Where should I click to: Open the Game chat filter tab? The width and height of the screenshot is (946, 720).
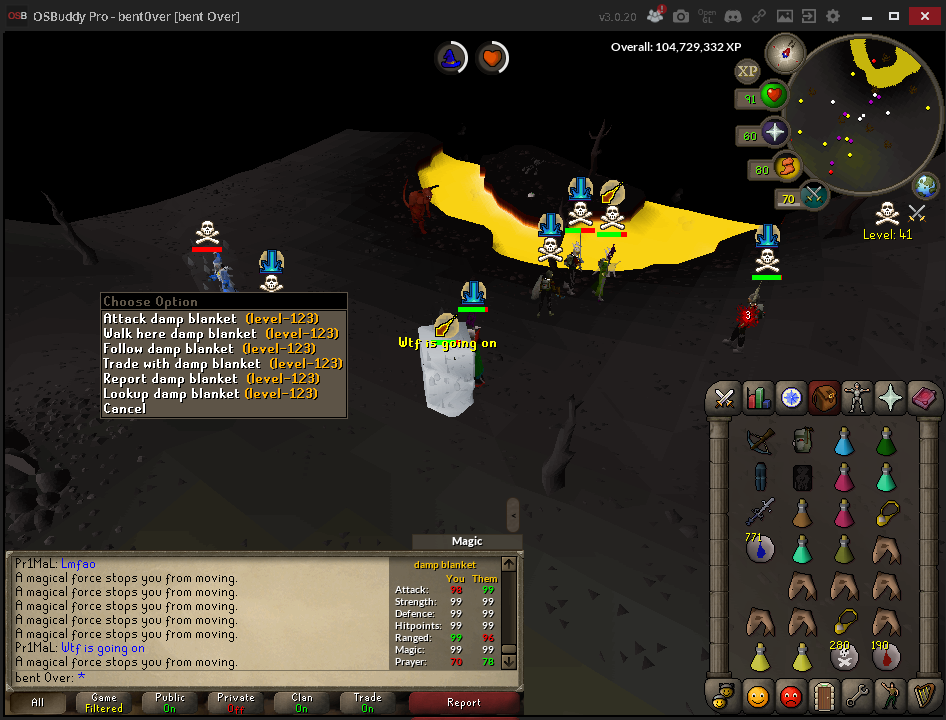[x=104, y=702]
